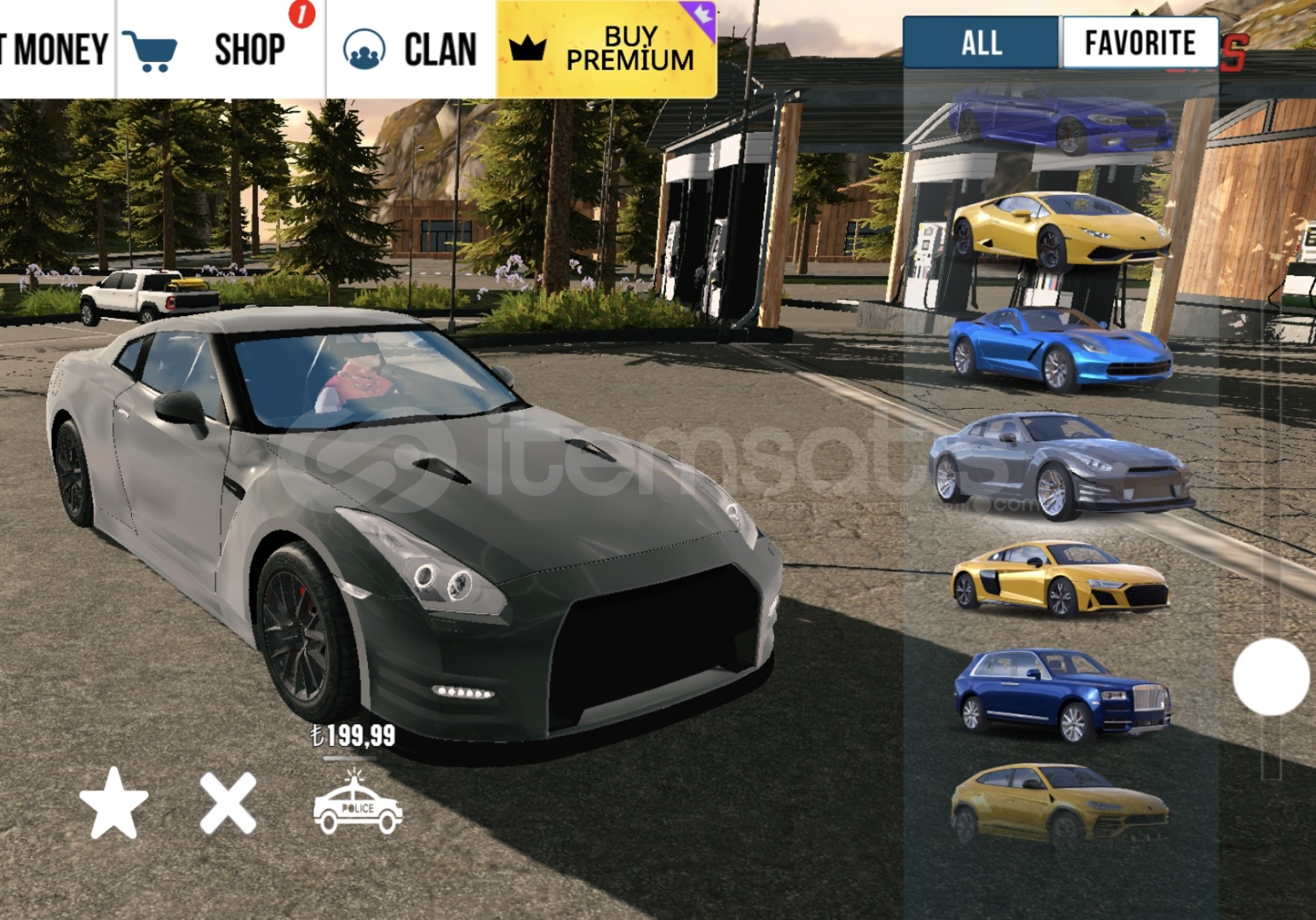Open the Clan screen
Screen dimensions: 1316x920
(x=411, y=49)
